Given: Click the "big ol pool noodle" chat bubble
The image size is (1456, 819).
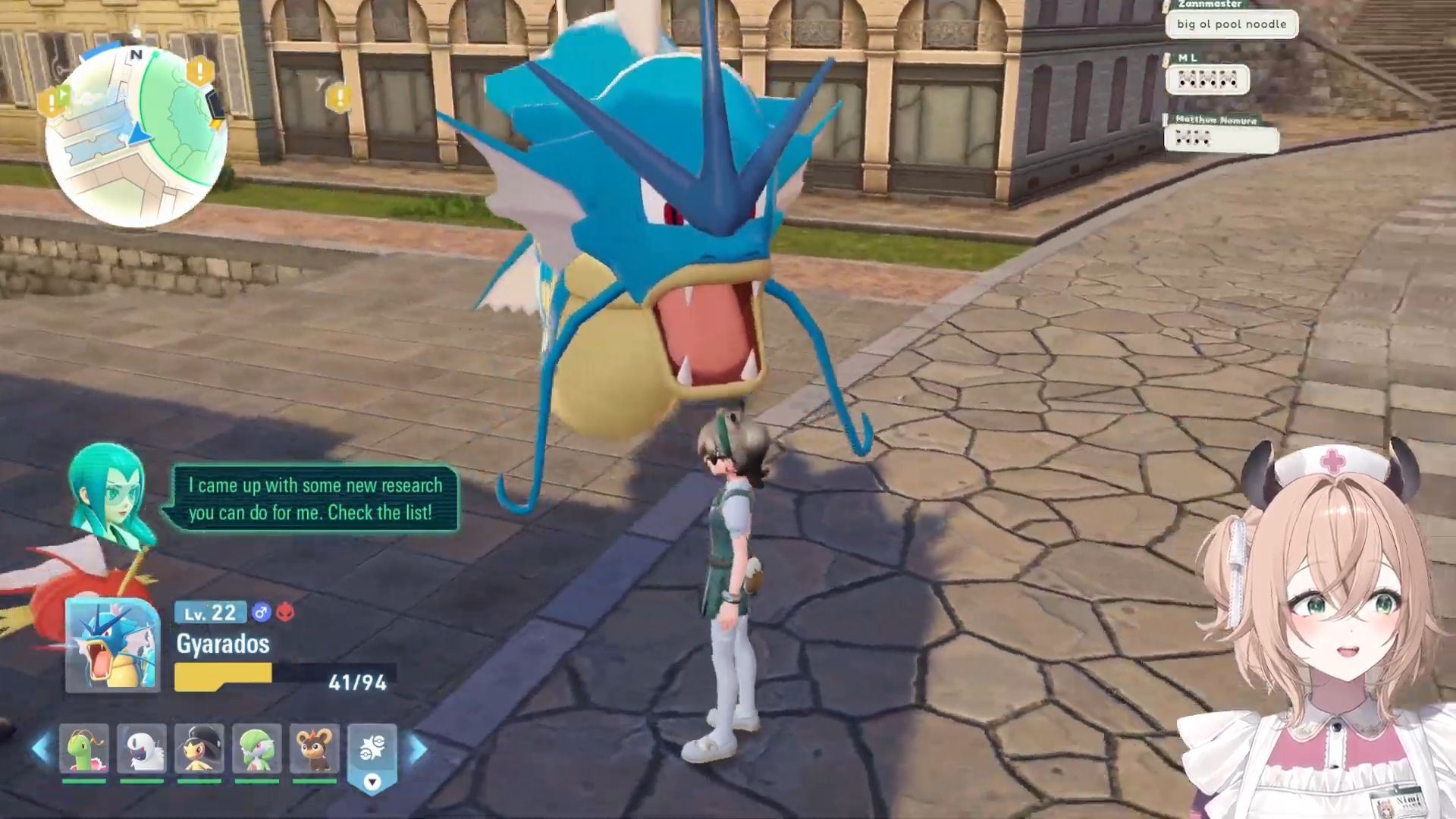Looking at the screenshot, I should point(1232,24).
